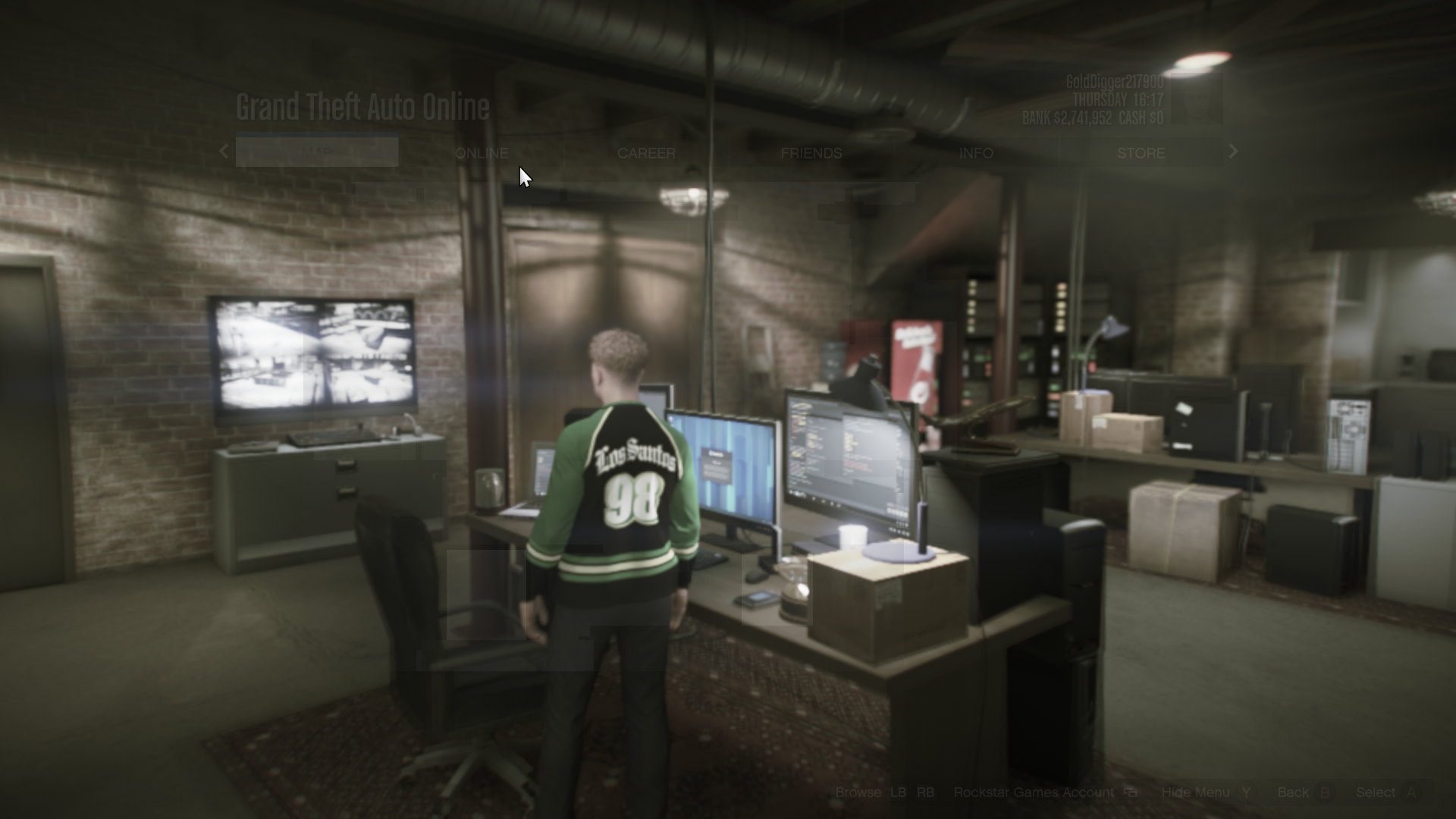Open the ONLINE tab
Screen dimensions: 1456x819
482,152
